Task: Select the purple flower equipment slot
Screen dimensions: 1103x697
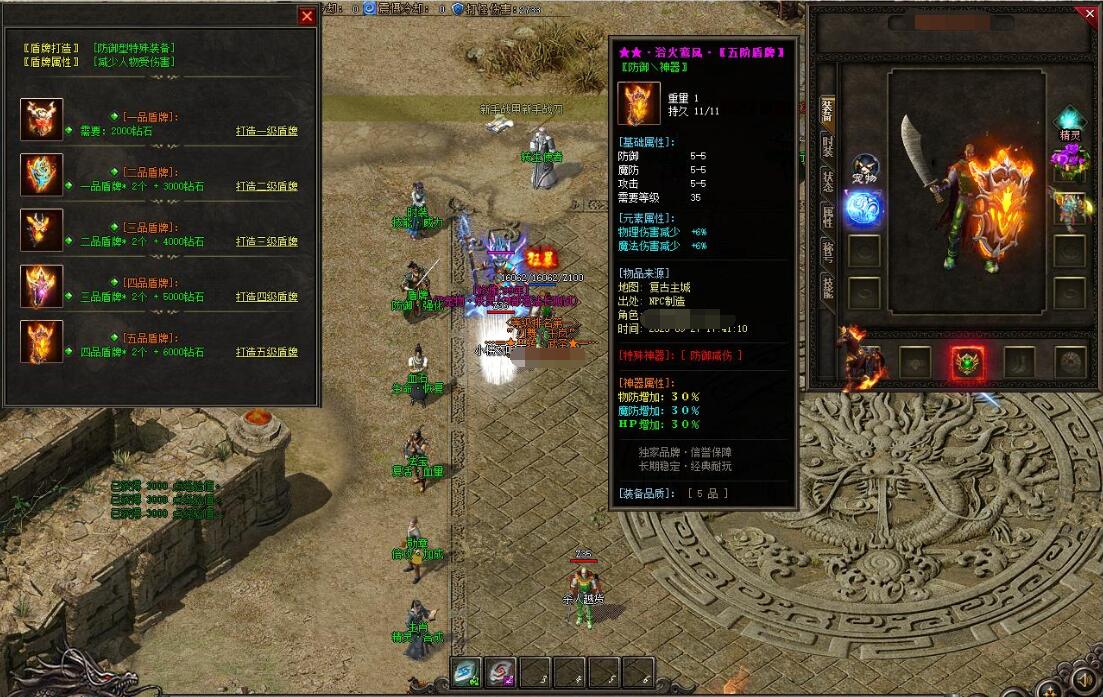Action: point(1068,160)
